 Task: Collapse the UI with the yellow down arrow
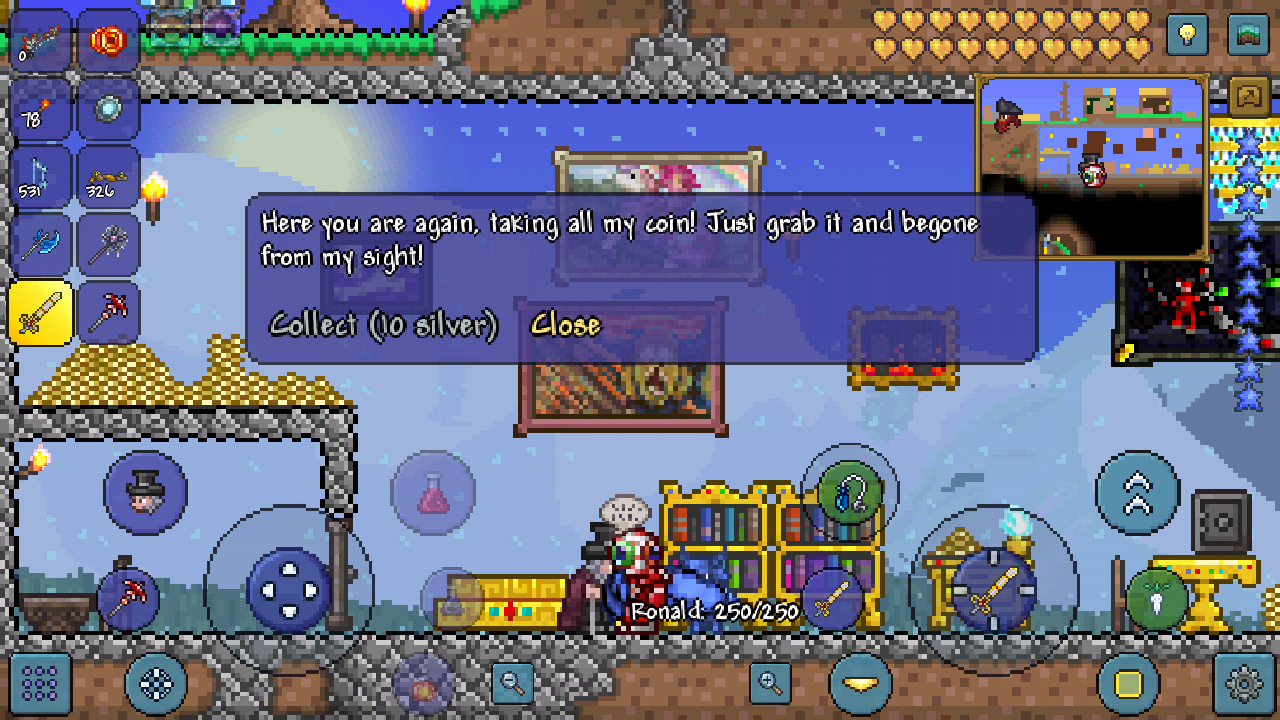point(861,685)
